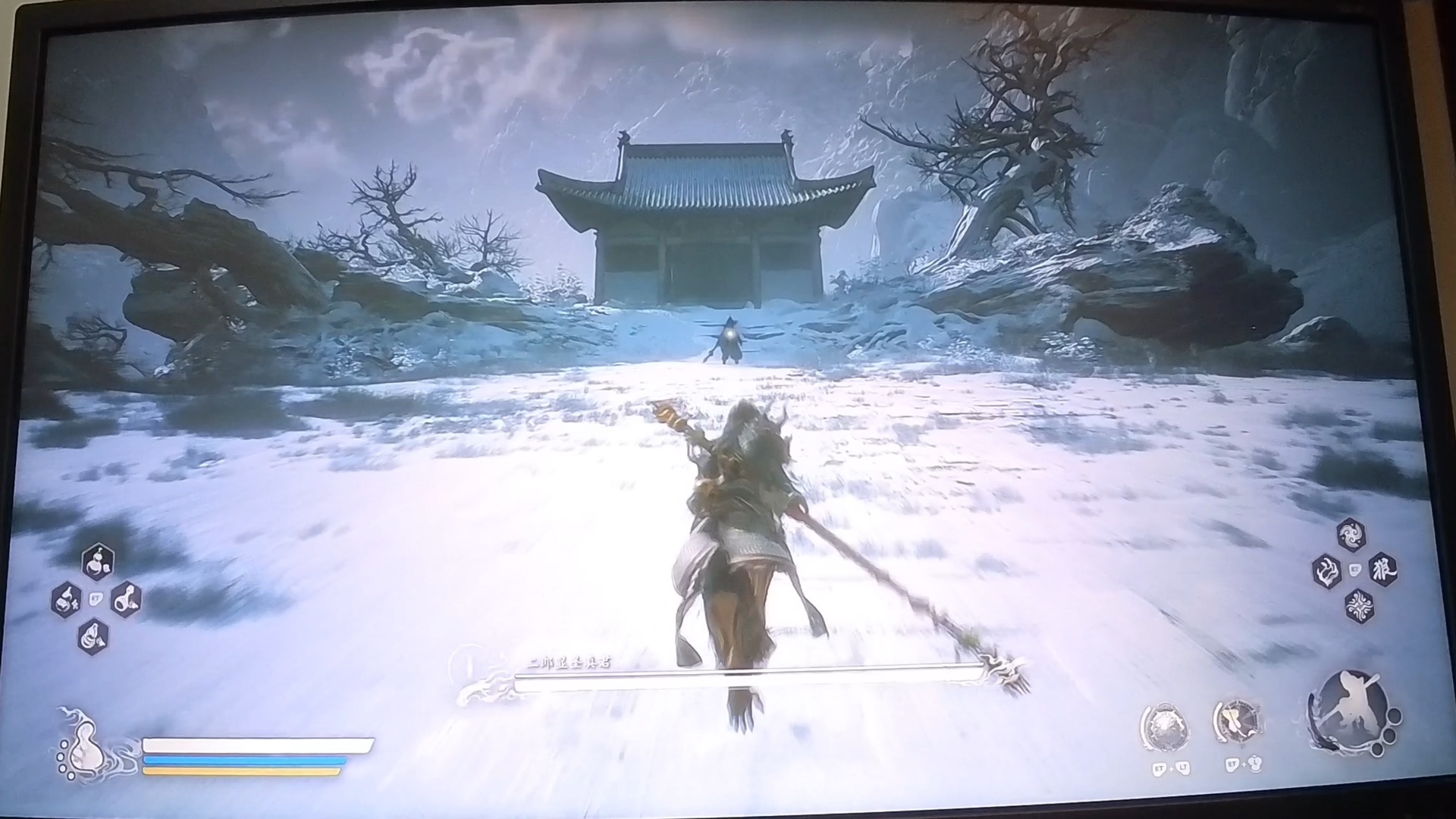Click the flame claw spell icon left of the RT prompt
The height and width of the screenshot is (819, 1456).
1326,570
